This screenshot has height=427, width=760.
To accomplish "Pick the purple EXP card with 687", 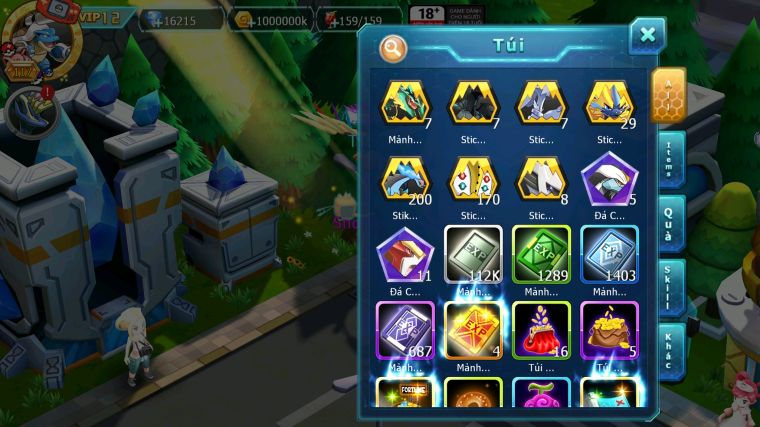I will [405, 330].
